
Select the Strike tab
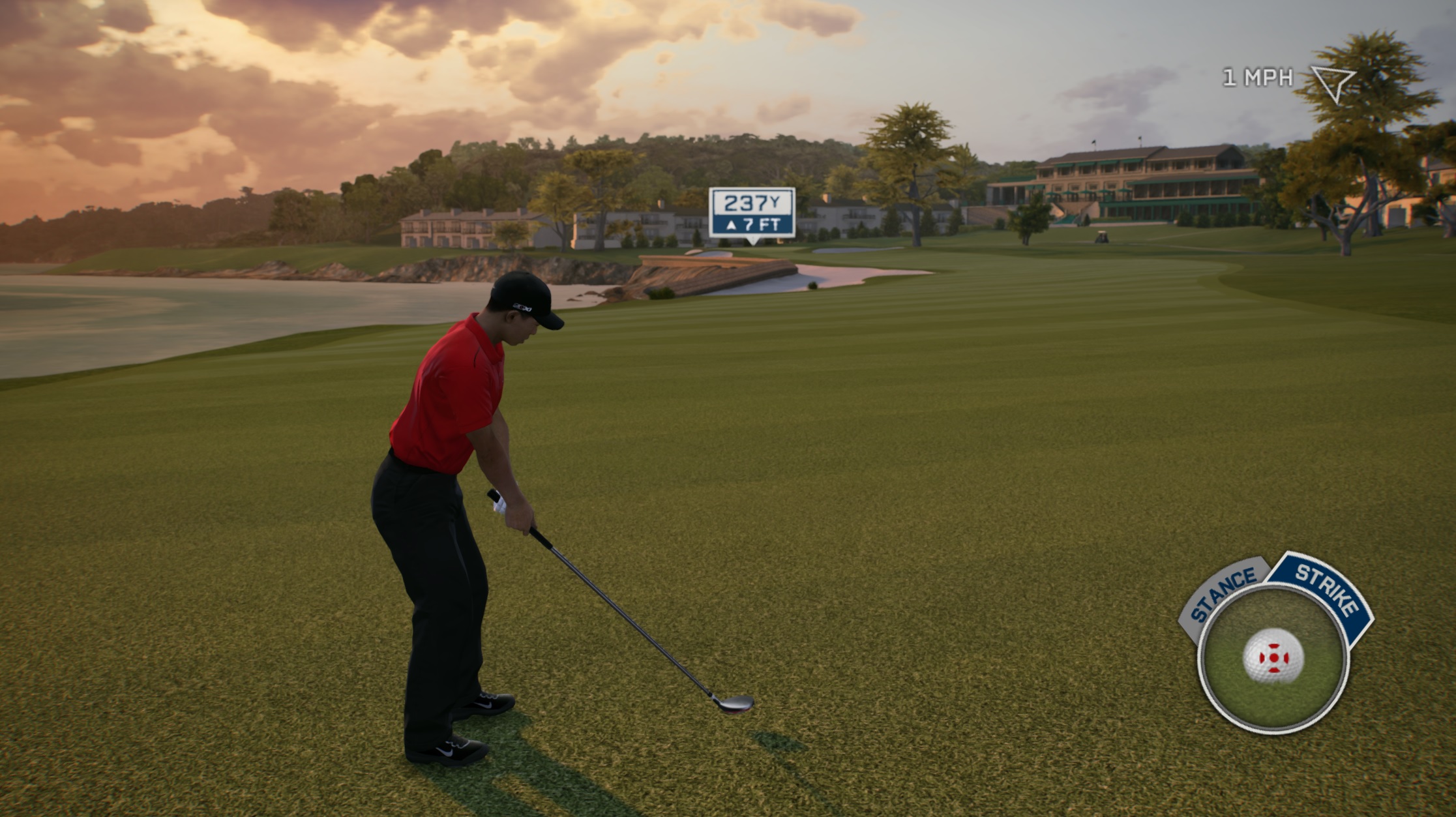(x=1325, y=591)
